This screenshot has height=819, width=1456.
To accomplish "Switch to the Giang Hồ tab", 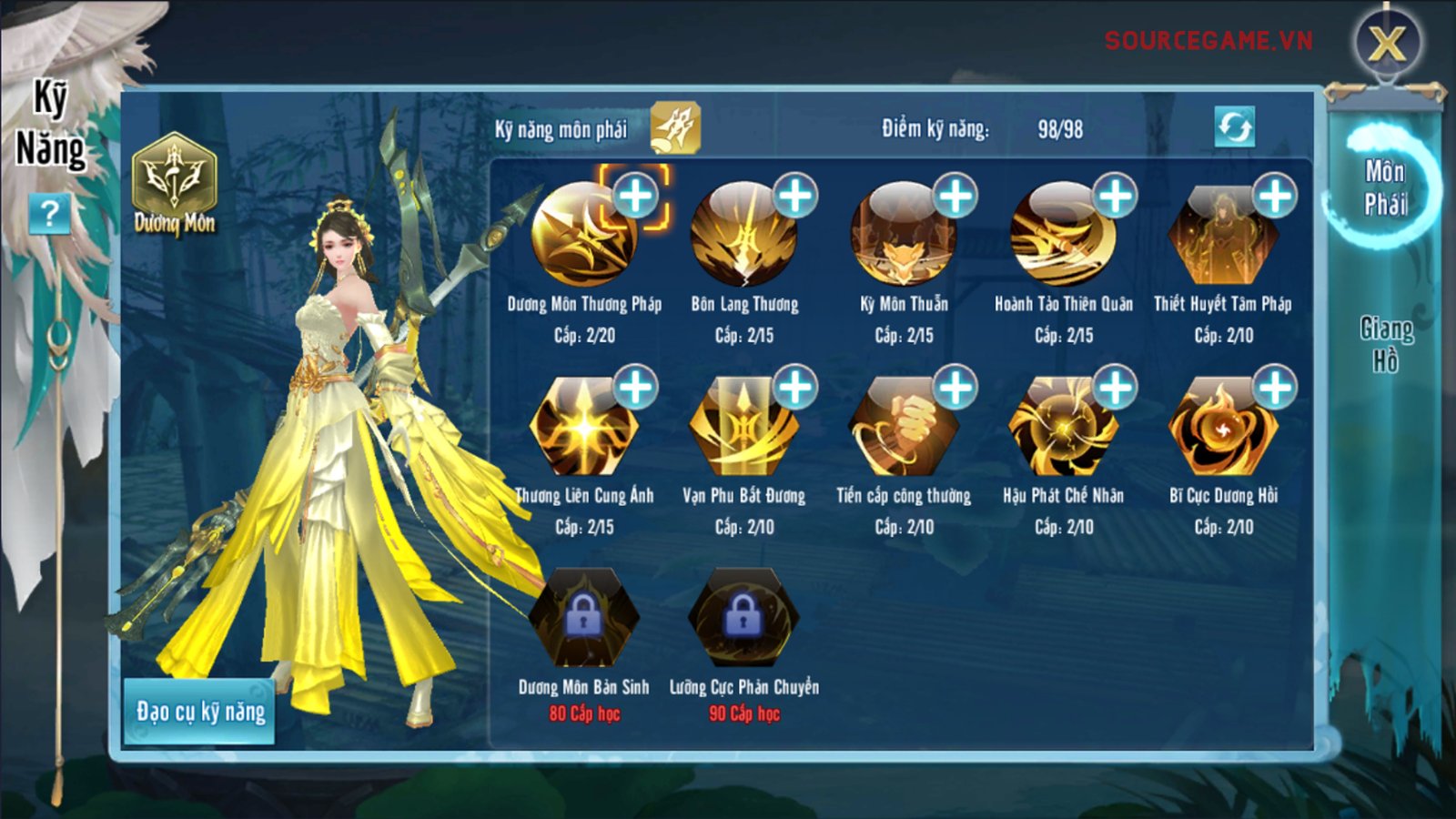I will [1386, 345].
